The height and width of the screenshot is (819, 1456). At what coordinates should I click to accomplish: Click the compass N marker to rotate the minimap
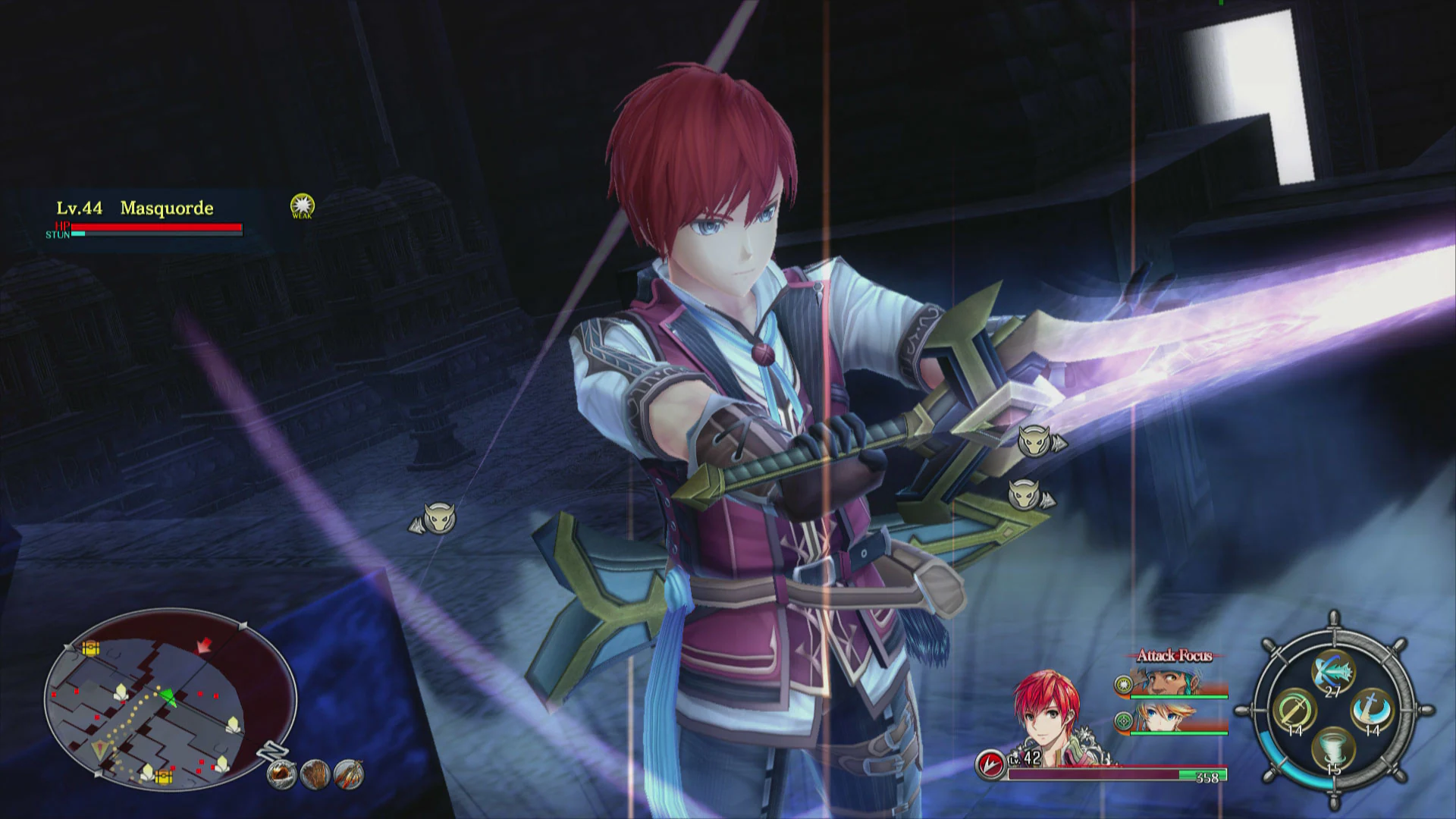point(273,749)
